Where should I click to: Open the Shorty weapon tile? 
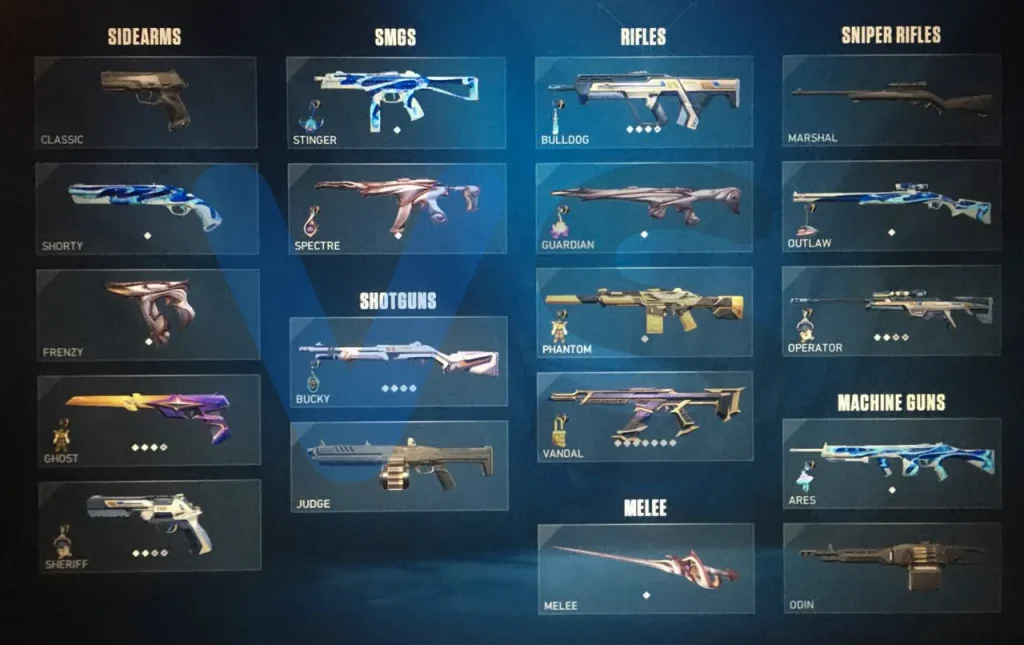[x=147, y=208]
